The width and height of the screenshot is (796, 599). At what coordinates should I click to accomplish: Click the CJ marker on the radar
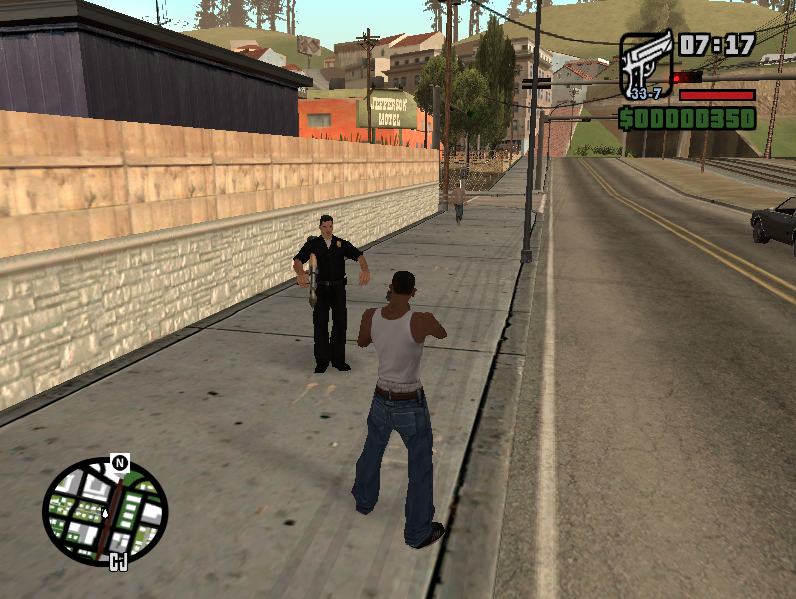118,563
